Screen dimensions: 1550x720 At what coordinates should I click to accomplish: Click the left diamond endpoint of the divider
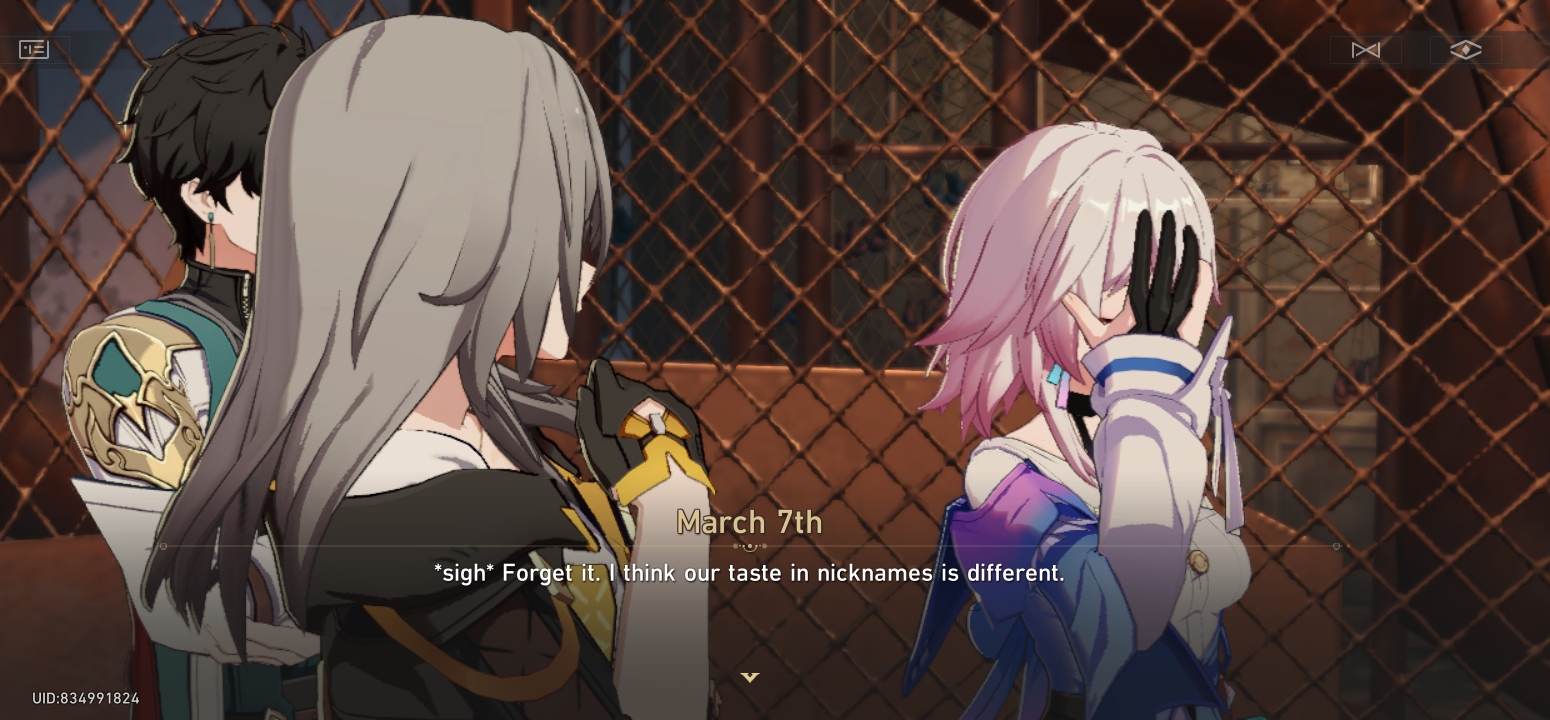point(163,546)
